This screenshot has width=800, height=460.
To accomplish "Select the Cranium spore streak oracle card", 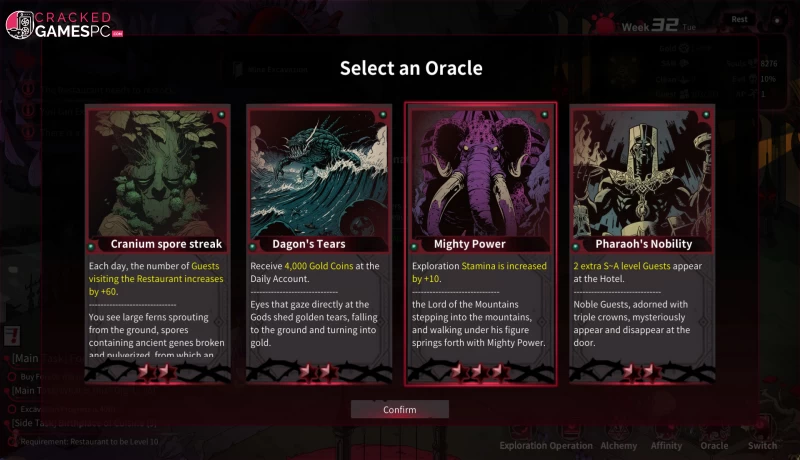I will point(158,244).
